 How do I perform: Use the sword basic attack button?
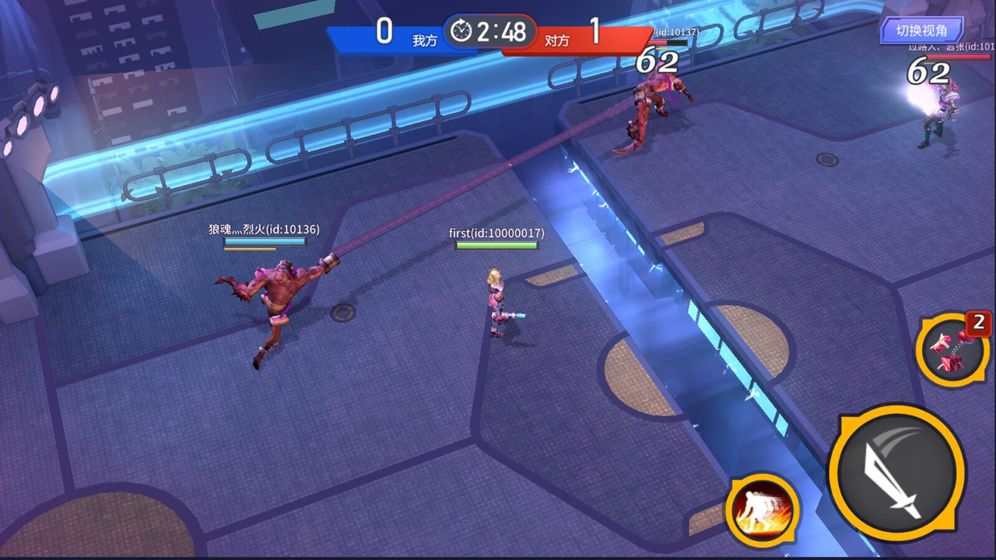[x=896, y=473]
